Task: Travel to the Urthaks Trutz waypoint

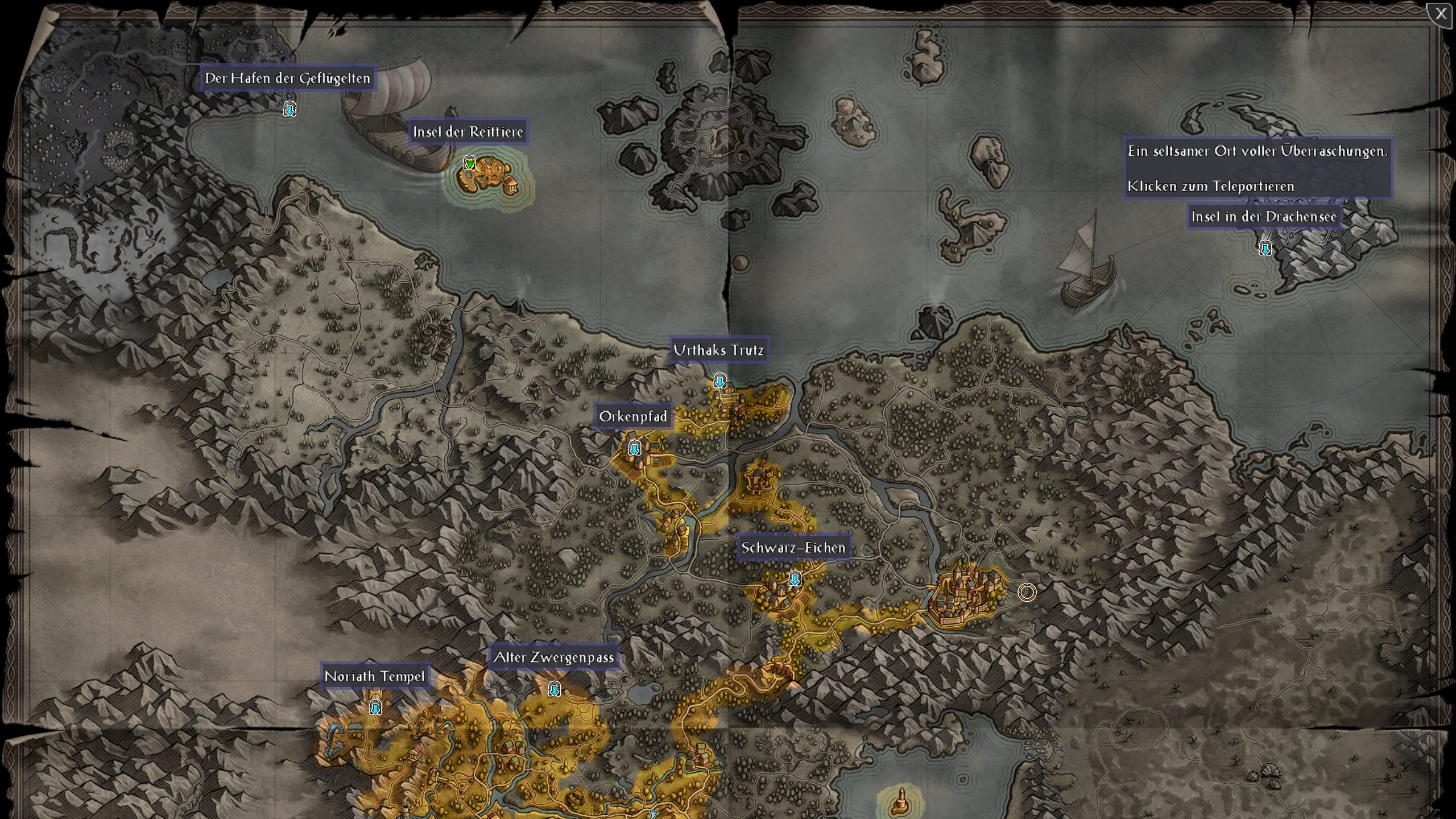Action: (720, 381)
